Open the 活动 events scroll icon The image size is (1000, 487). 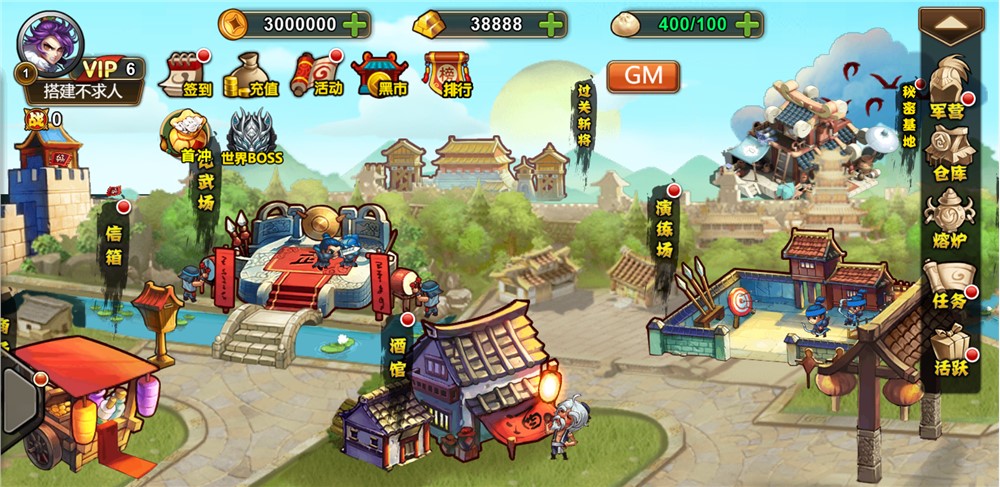(x=315, y=73)
